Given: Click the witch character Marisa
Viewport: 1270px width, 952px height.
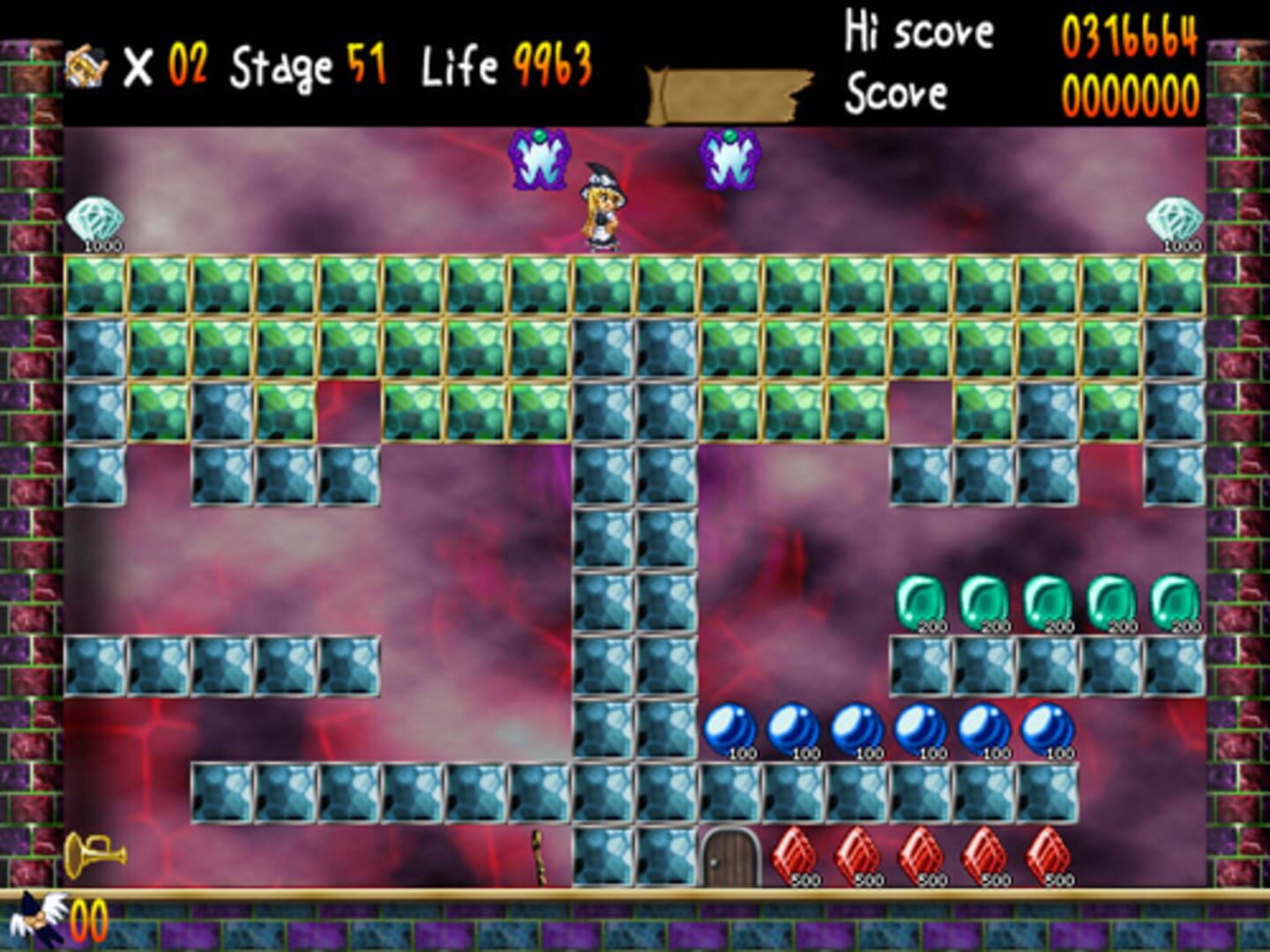Looking at the screenshot, I should pos(600,207).
